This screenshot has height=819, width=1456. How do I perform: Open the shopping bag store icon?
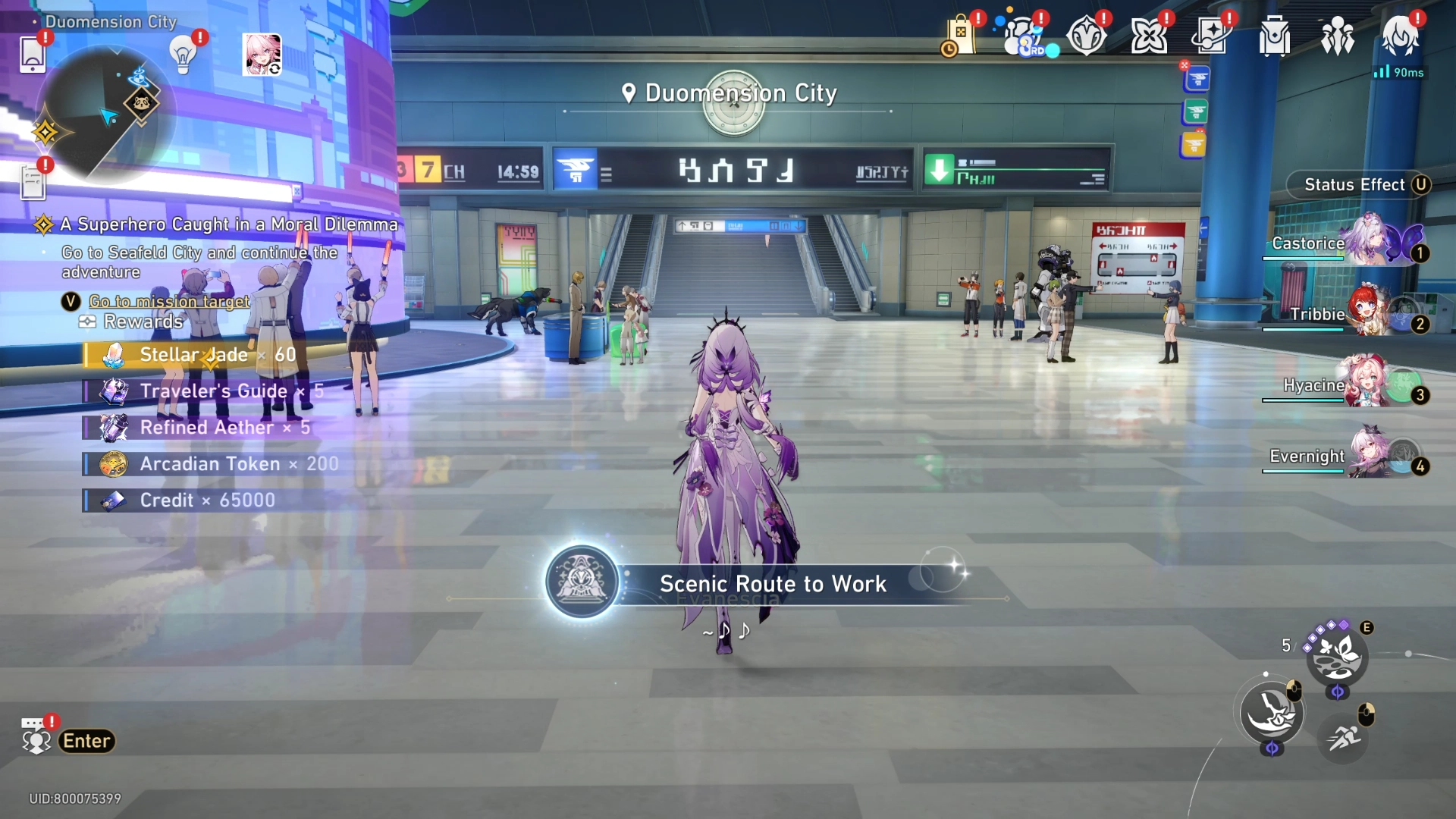[960, 36]
